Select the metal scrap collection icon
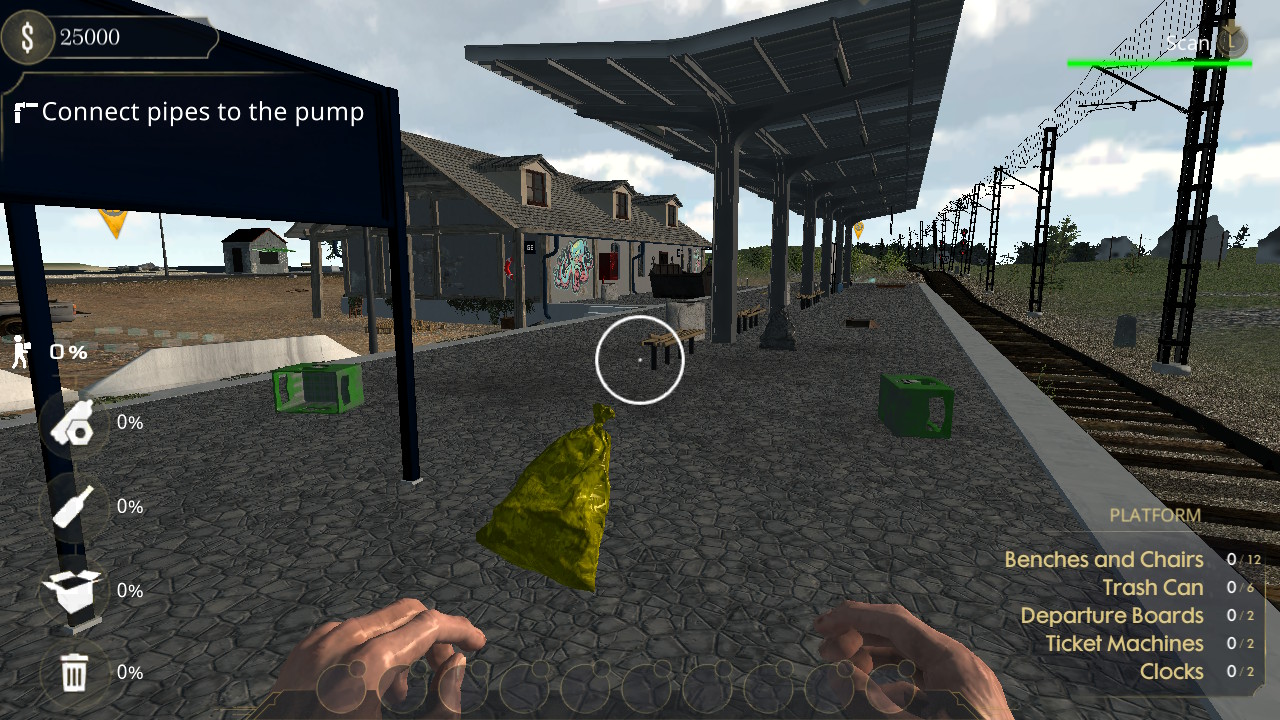This screenshot has height=720, width=1280. point(70,422)
